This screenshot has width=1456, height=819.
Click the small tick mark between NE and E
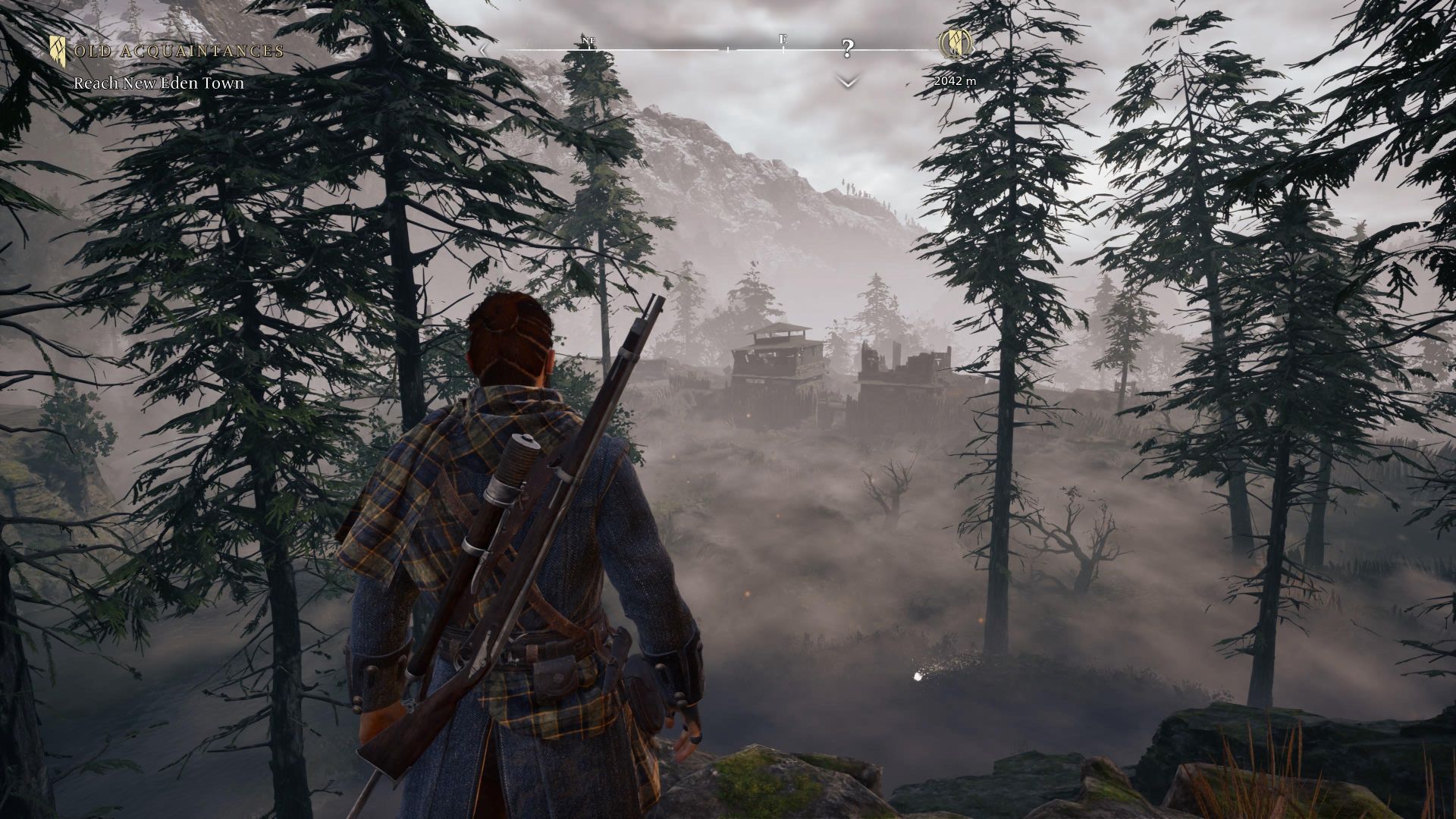point(728,49)
